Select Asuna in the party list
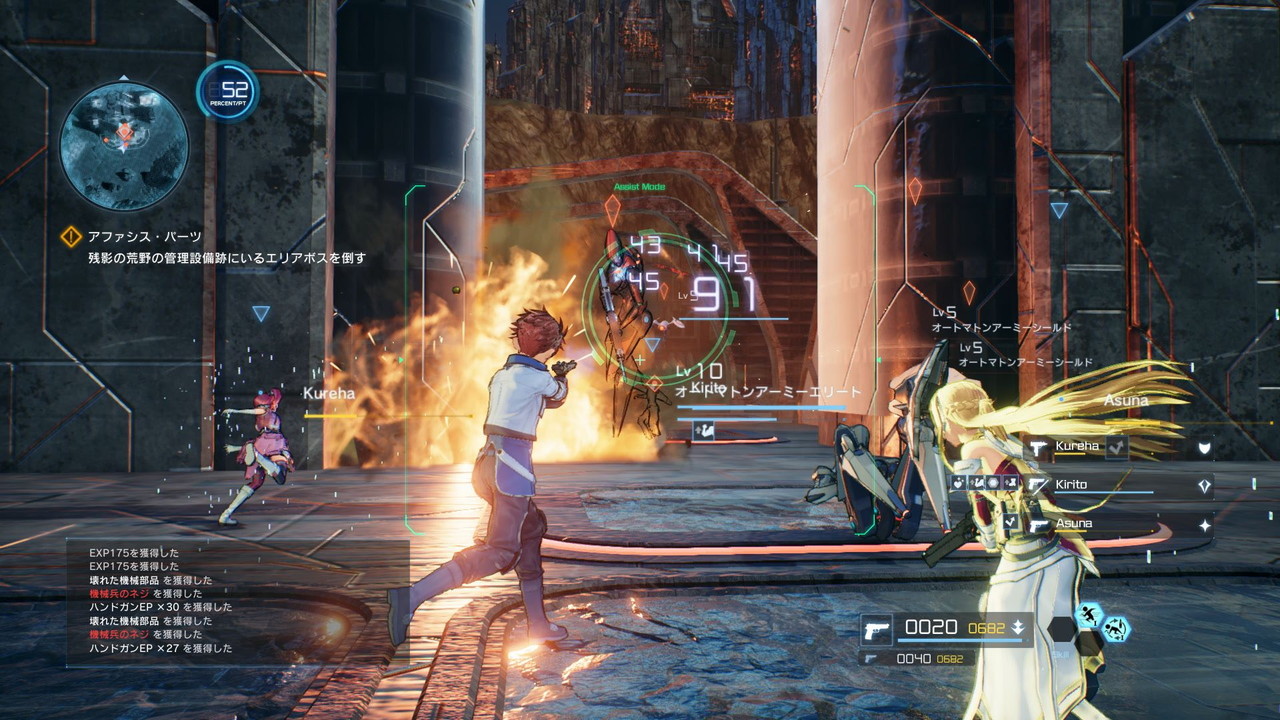The image size is (1280, 720). click(1074, 523)
